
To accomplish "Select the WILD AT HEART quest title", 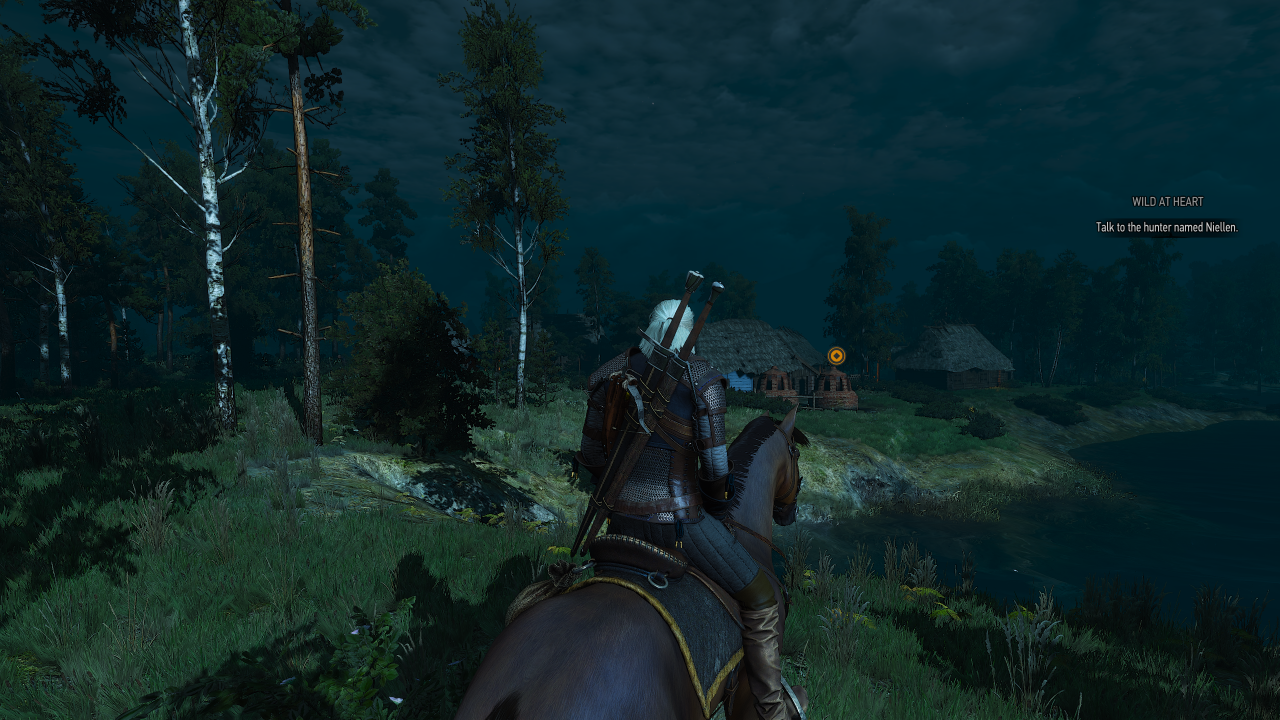I will coord(1166,199).
